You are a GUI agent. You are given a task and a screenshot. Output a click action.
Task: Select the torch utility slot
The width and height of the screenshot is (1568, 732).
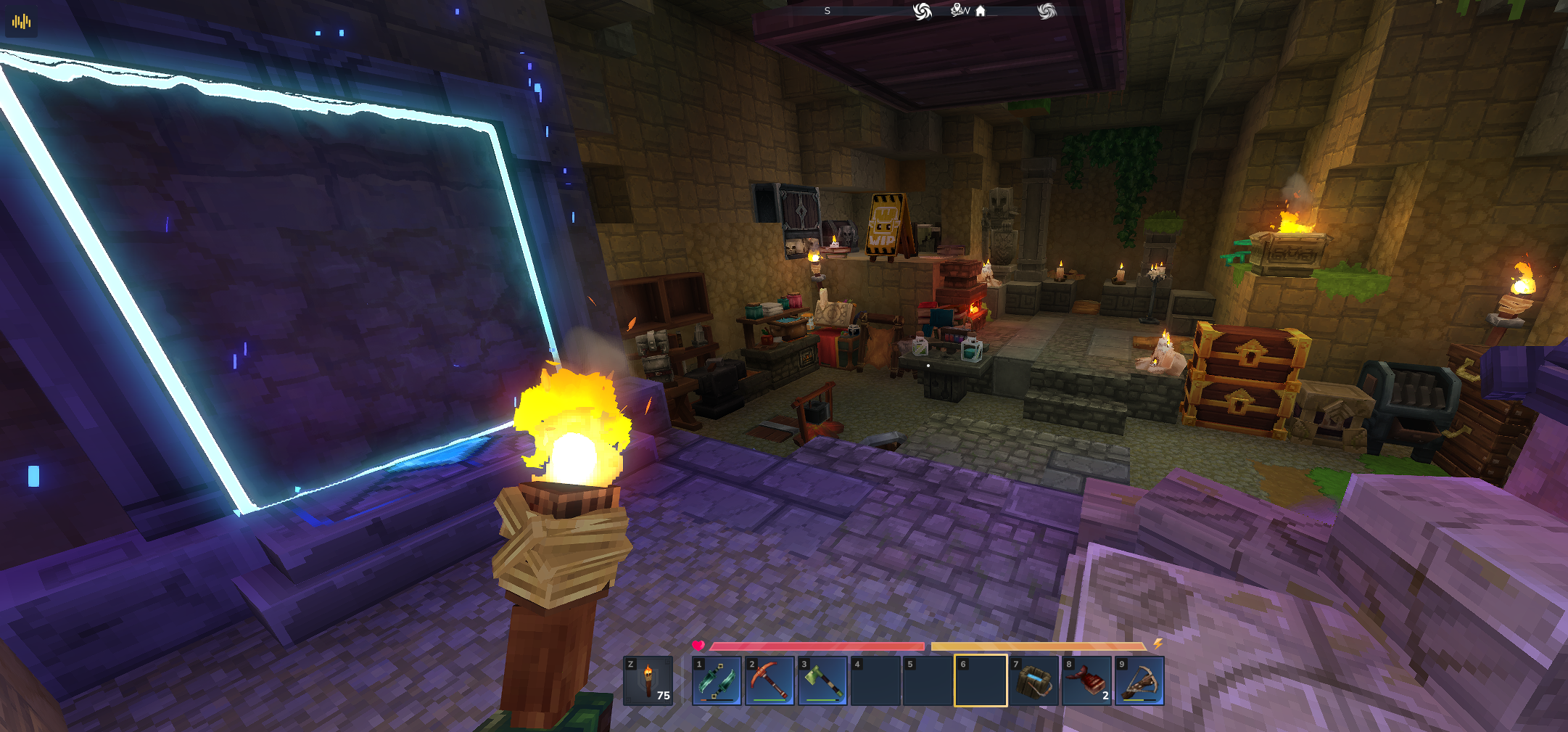(648, 680)
